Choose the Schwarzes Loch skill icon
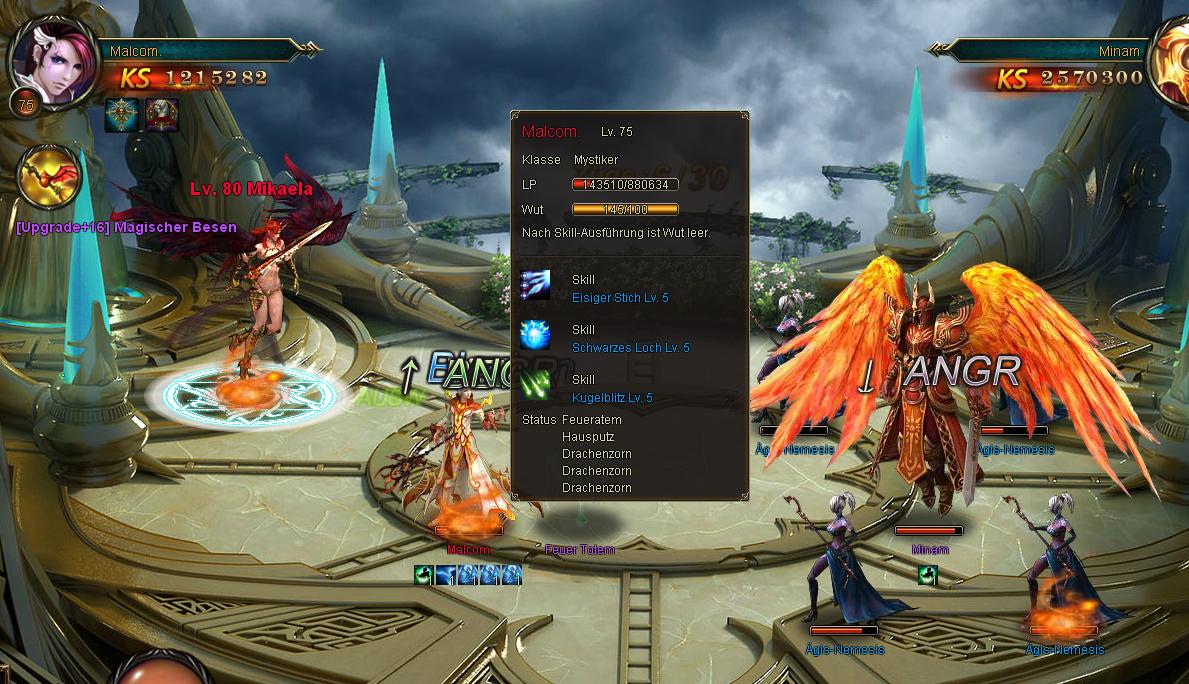The width and height of the screenshot is (1189, 684). [536, 336]
